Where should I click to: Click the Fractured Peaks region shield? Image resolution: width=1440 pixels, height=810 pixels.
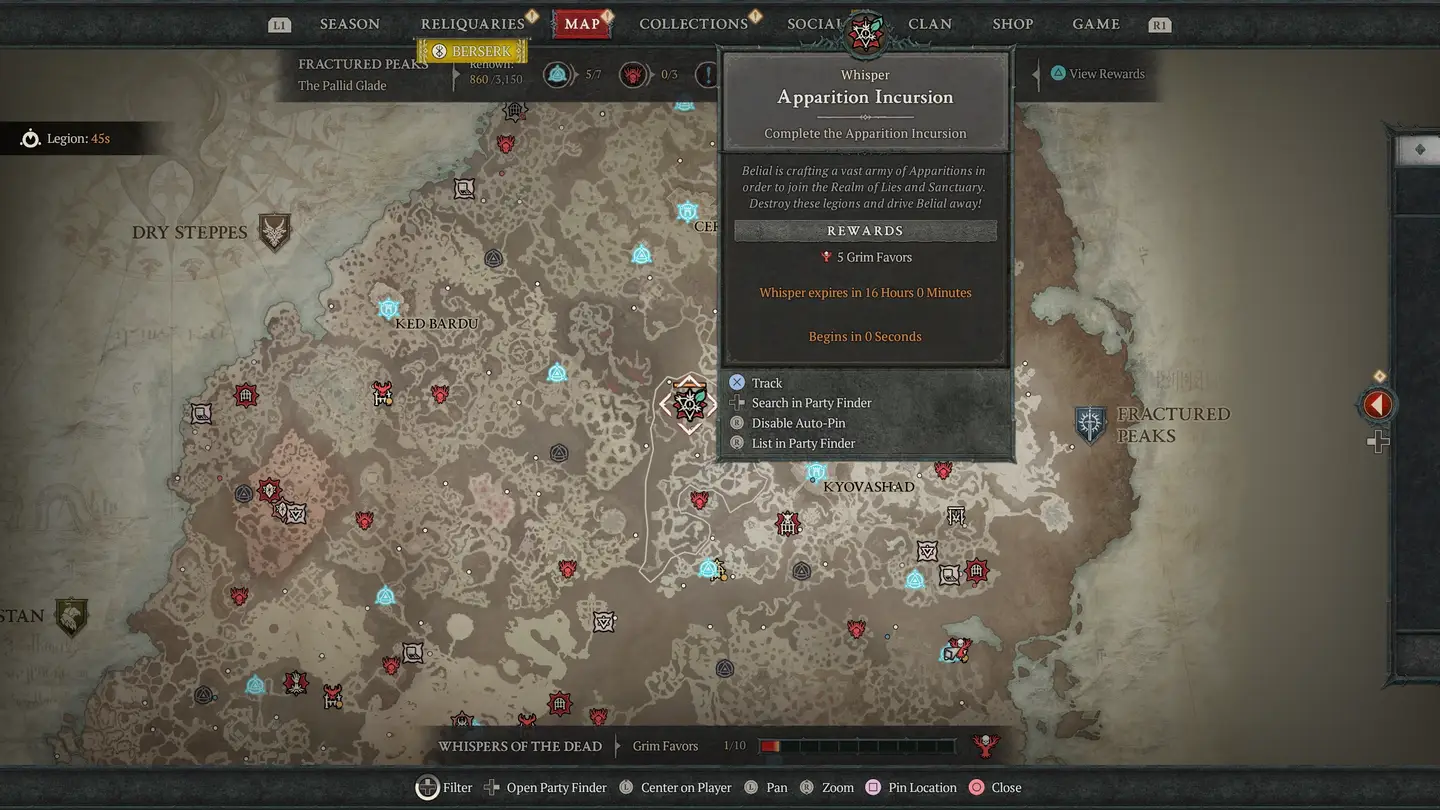pyautogui.click(x=1090, y=424)
